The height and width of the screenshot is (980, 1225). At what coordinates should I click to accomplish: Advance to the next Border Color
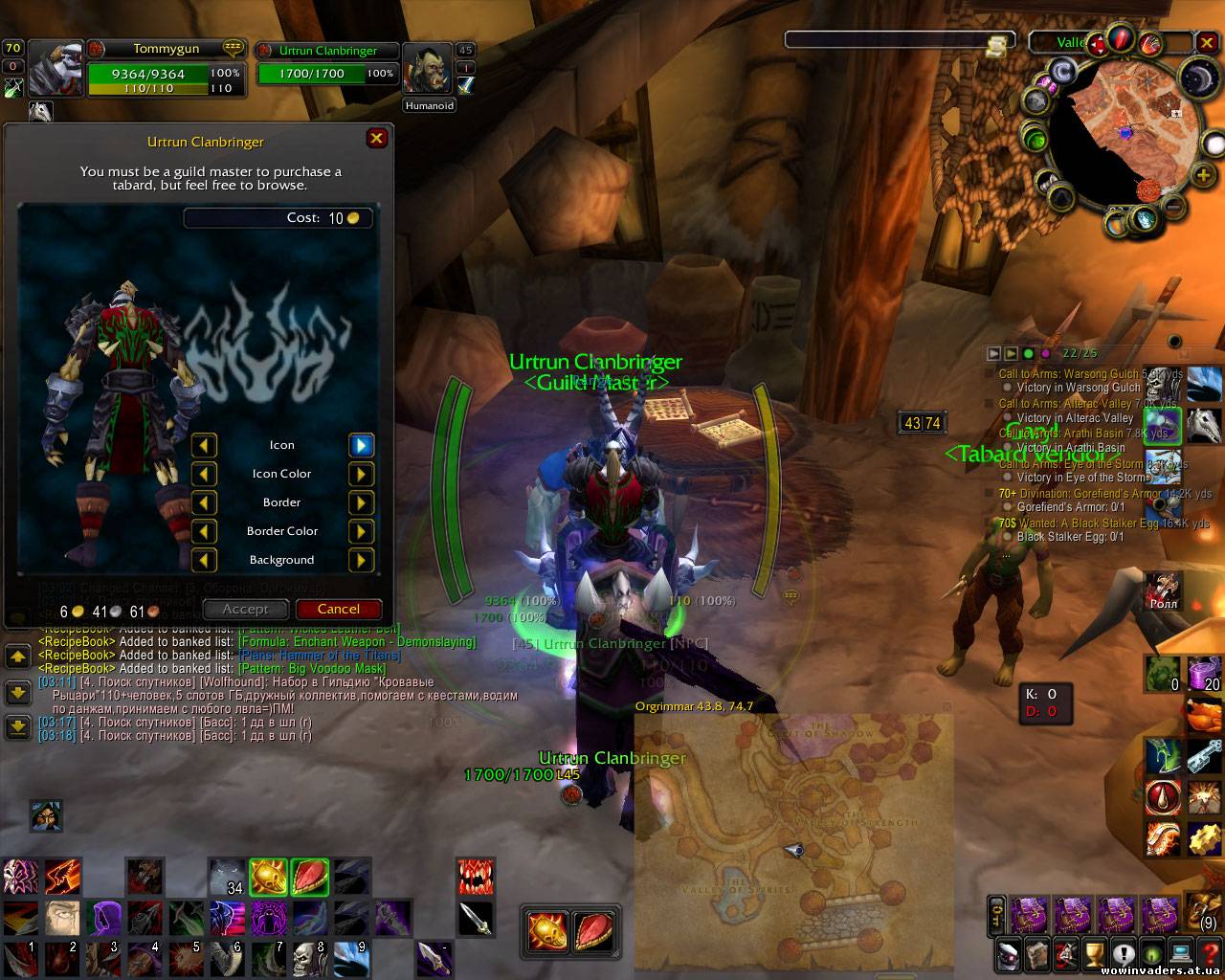click(361, 531)
